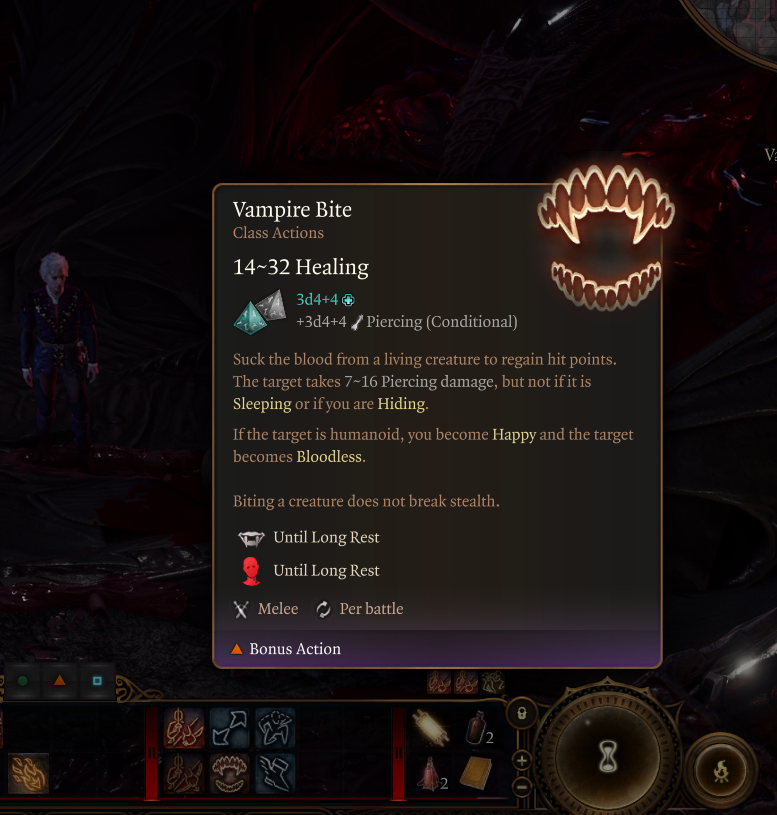Use the Vampire Bite fangs hotbar ability

coord(230,773)
